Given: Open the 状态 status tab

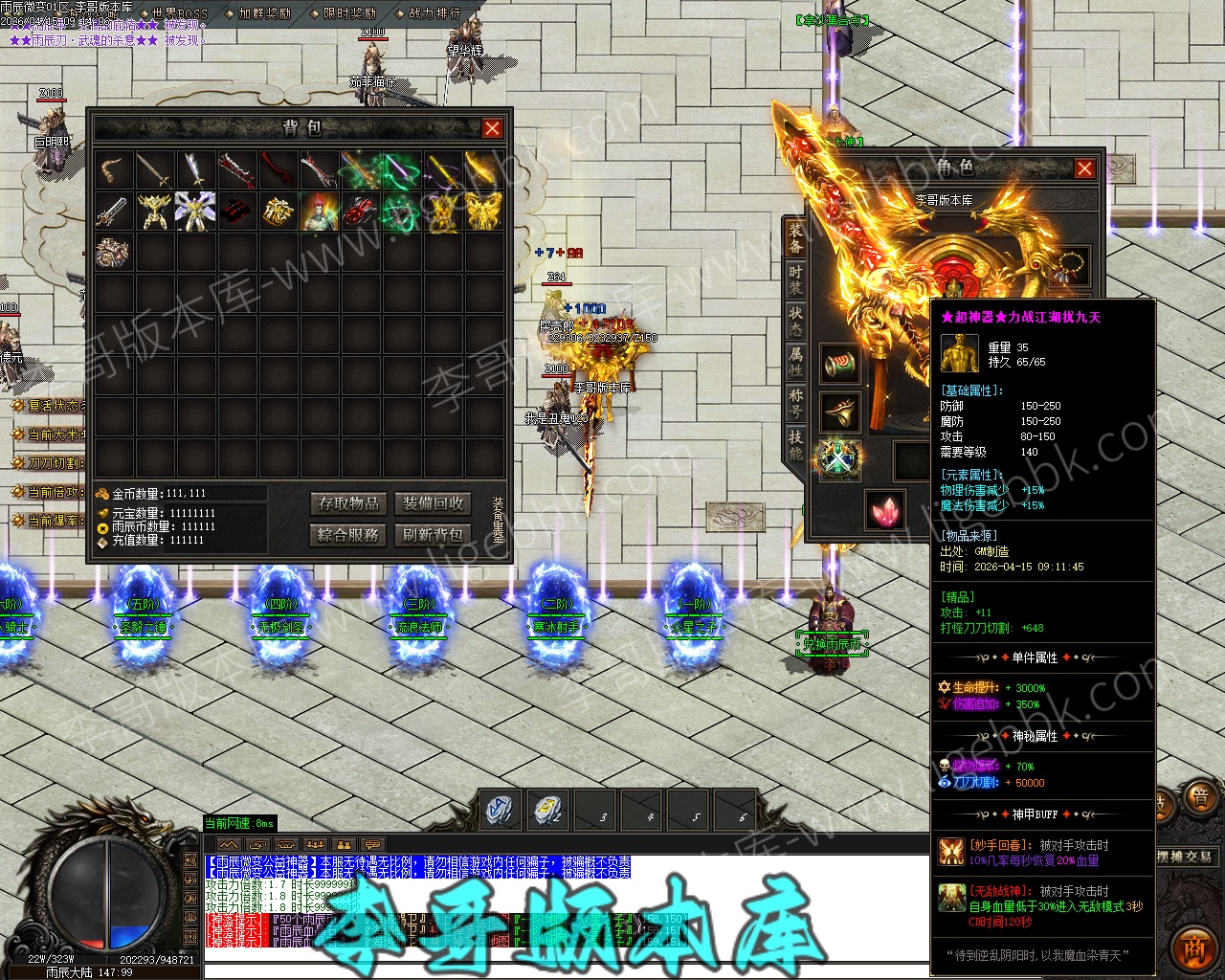Looking at the screenshot, I should coord(795,321).
